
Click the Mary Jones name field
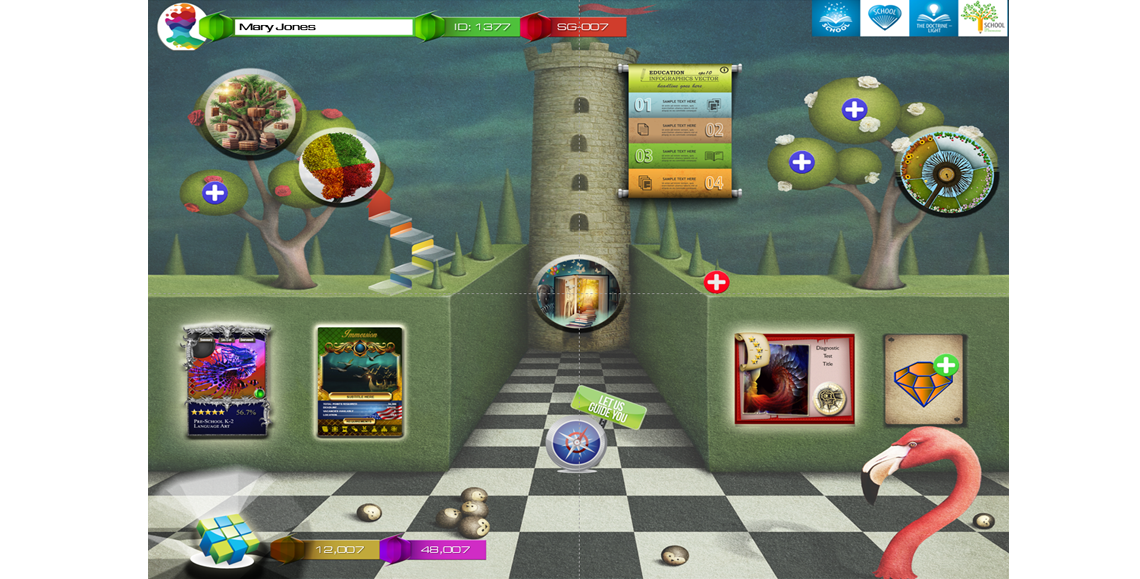pyautogui.click(x=323, y=27)
